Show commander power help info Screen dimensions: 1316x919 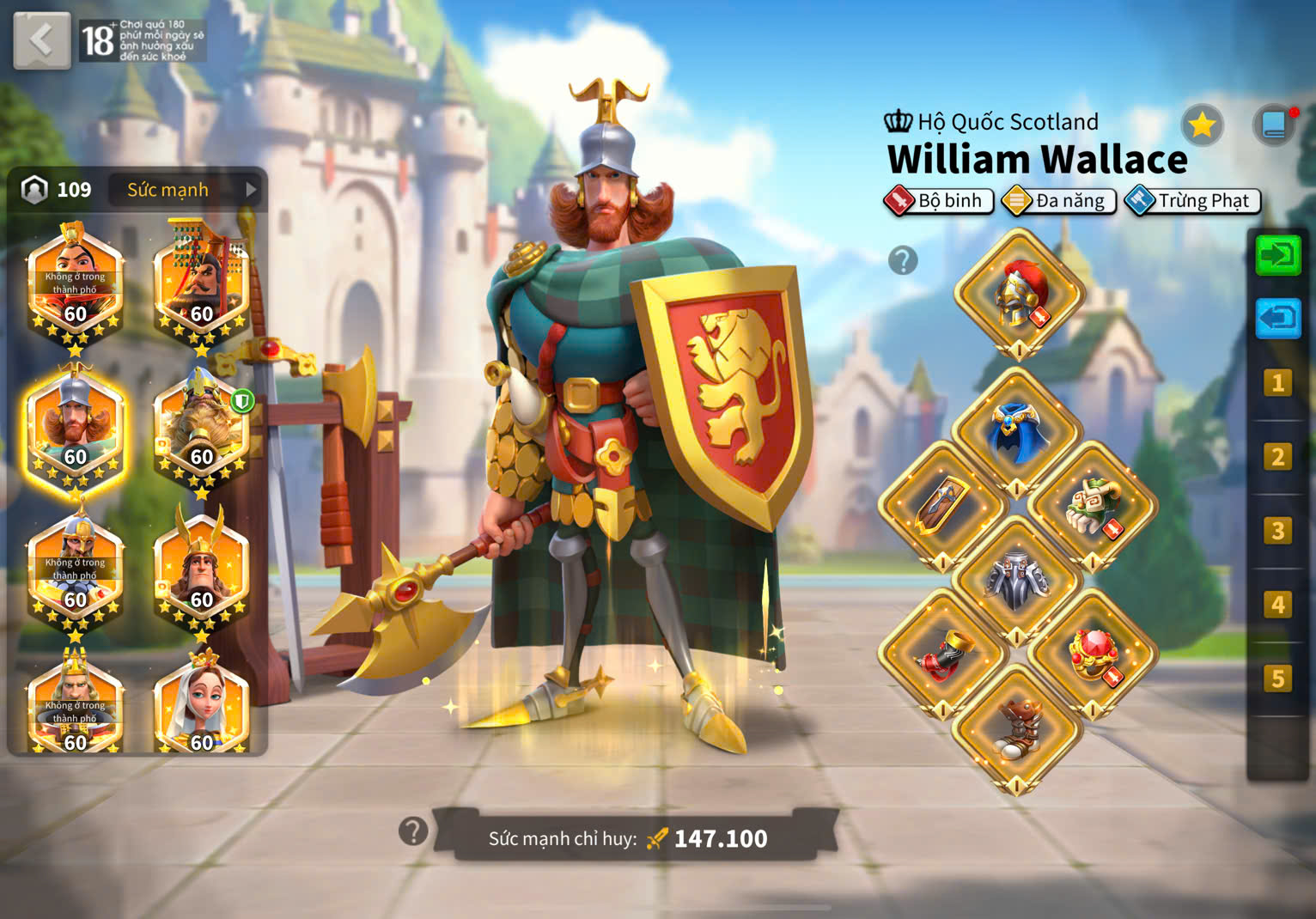(x=413, y=831)
